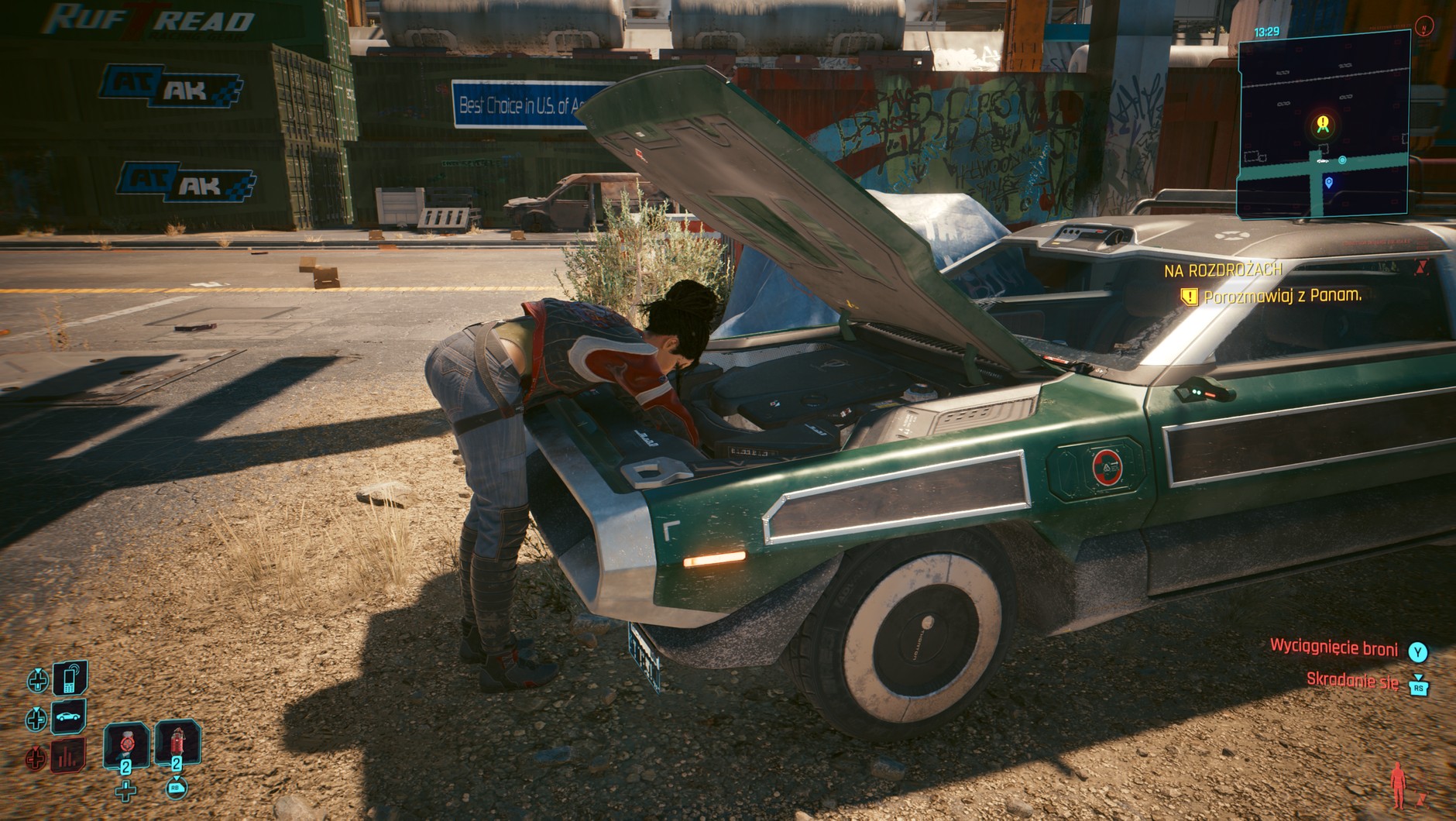Select the blue pin marker on minimap
The image size is (1456, 821).
pos(1329,183)
